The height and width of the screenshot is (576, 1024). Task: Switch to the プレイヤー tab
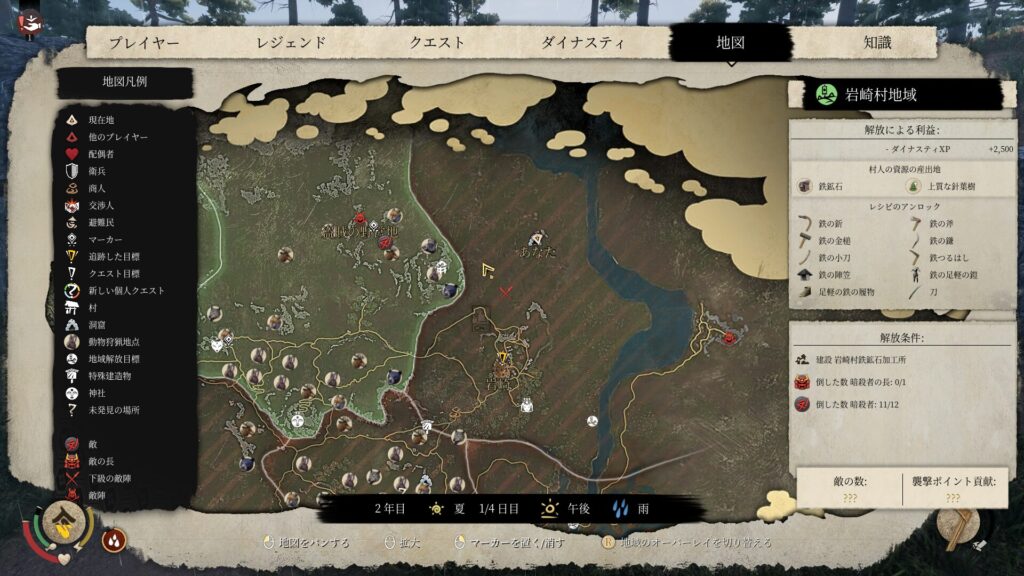coord(144,43)
